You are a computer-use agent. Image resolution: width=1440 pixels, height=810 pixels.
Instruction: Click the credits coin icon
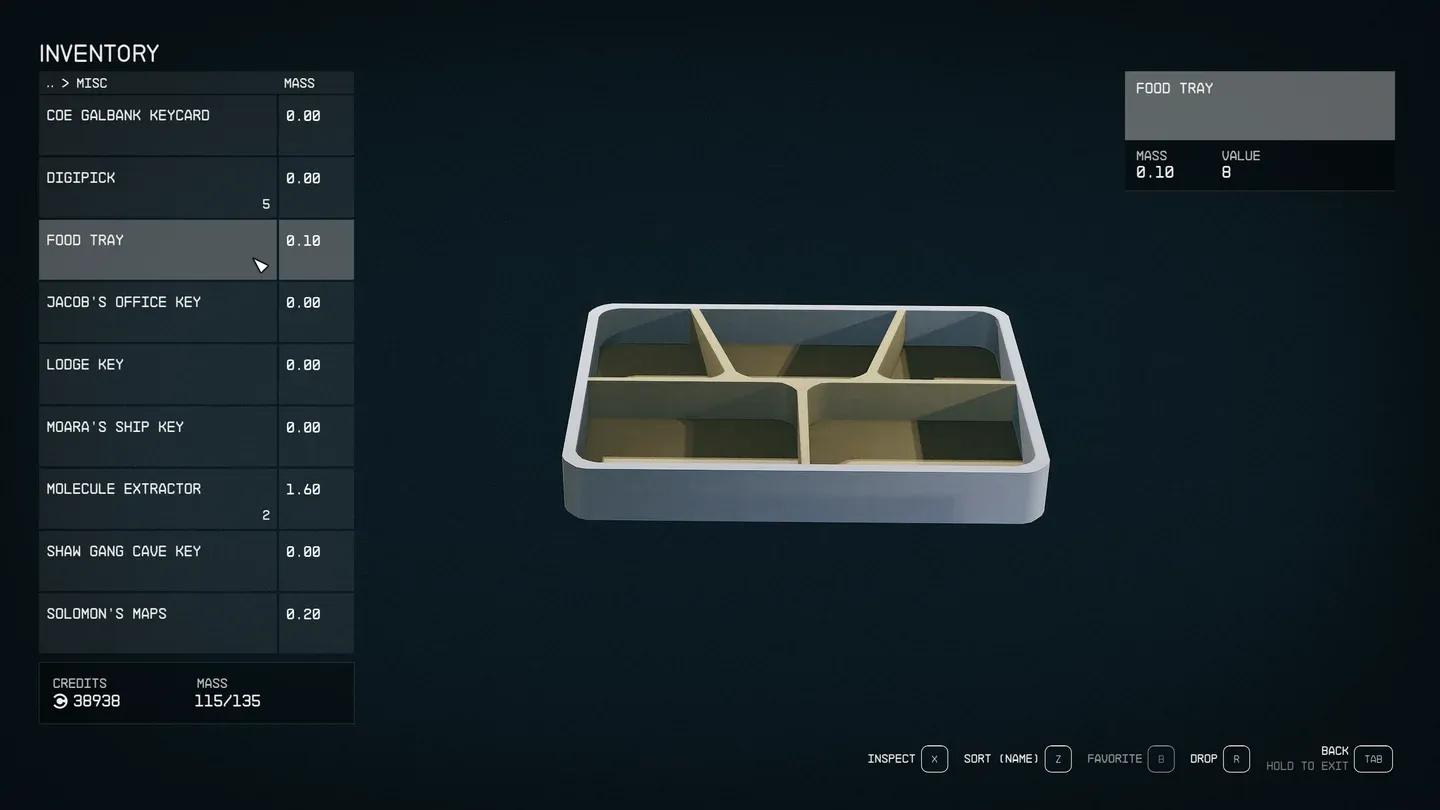(x=60, y=701)
